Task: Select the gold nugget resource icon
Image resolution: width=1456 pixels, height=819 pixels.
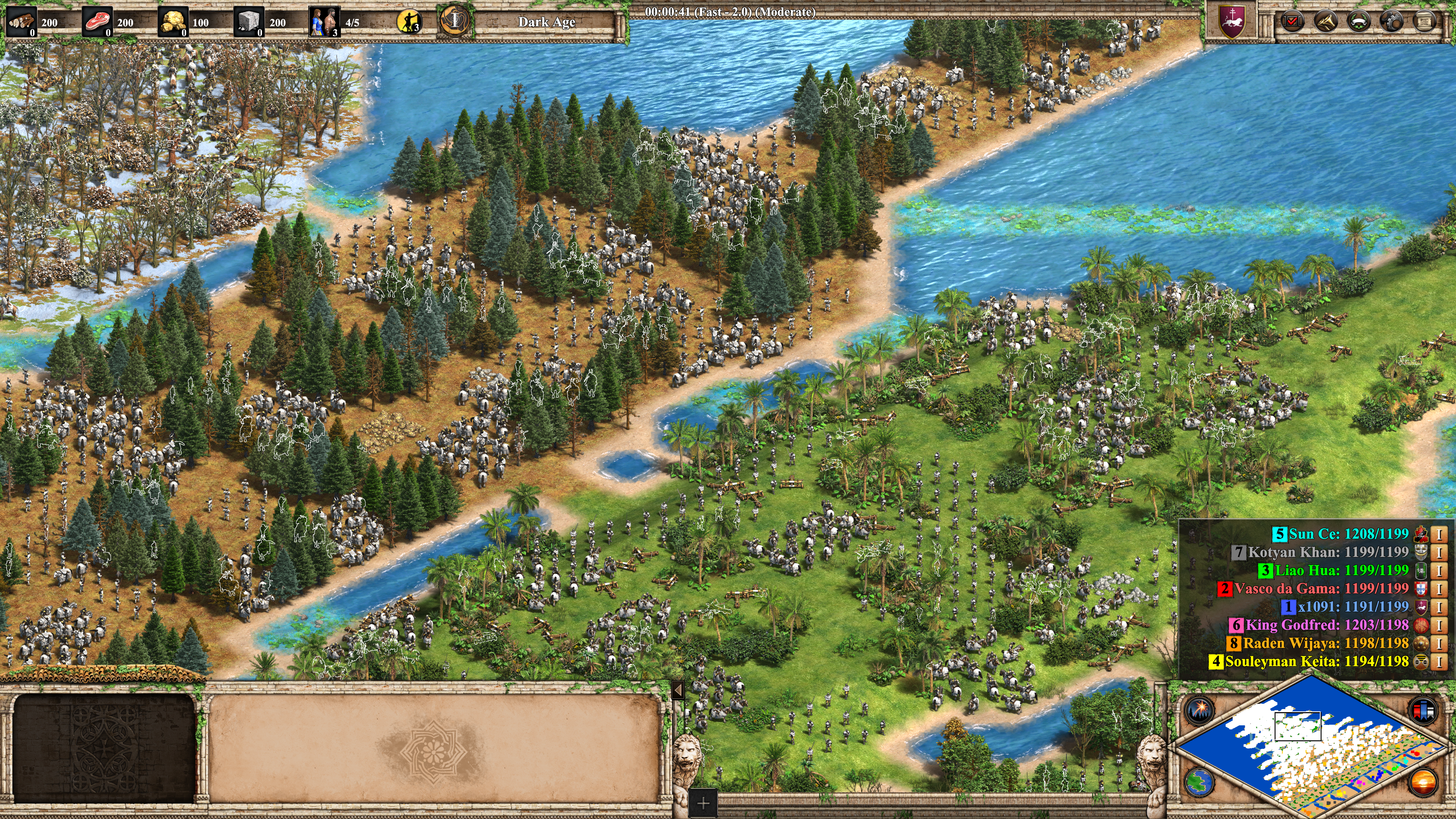Action: click(x=173, y=23)
